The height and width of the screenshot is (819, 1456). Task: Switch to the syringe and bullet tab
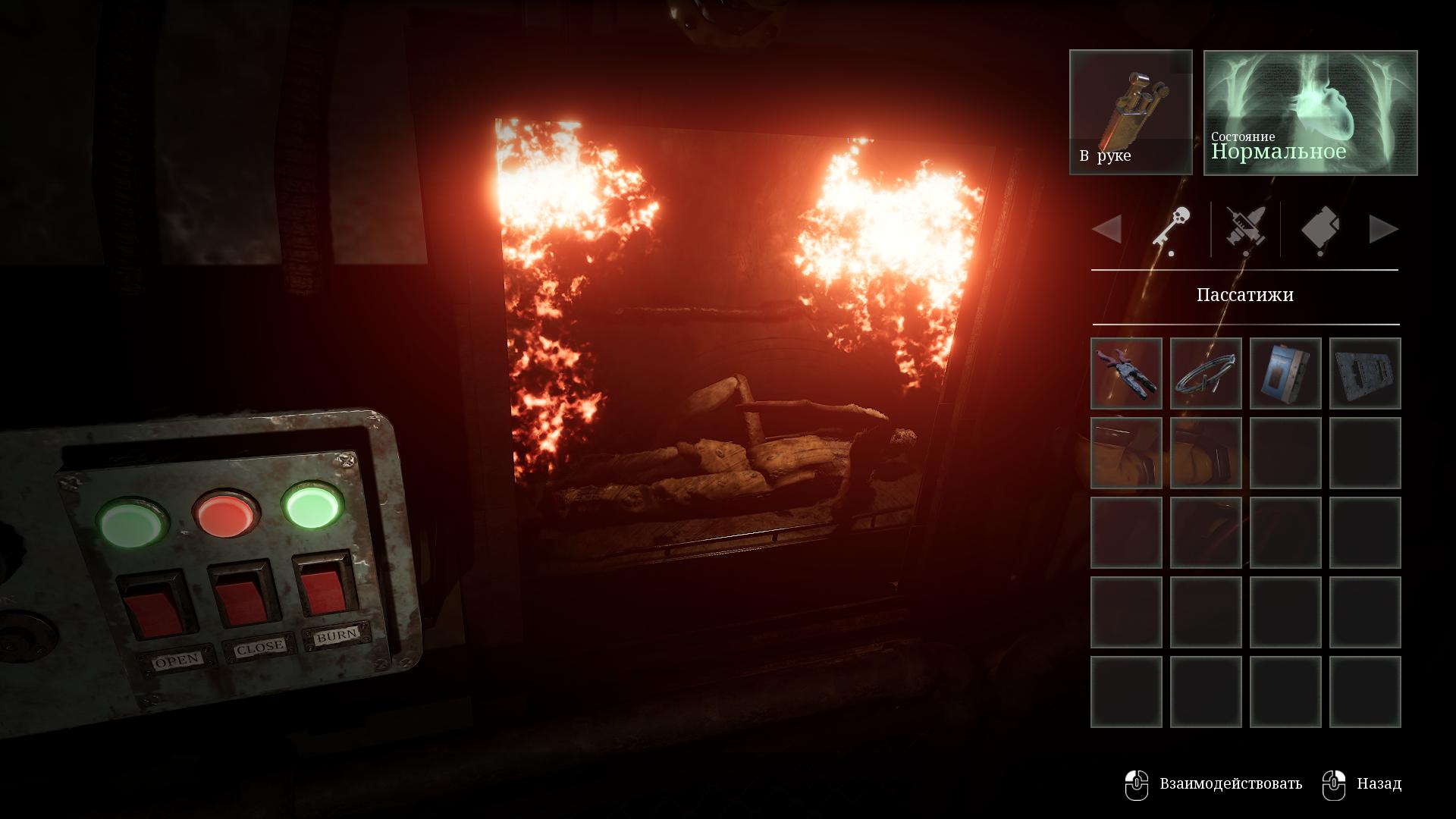(1246, 229)
